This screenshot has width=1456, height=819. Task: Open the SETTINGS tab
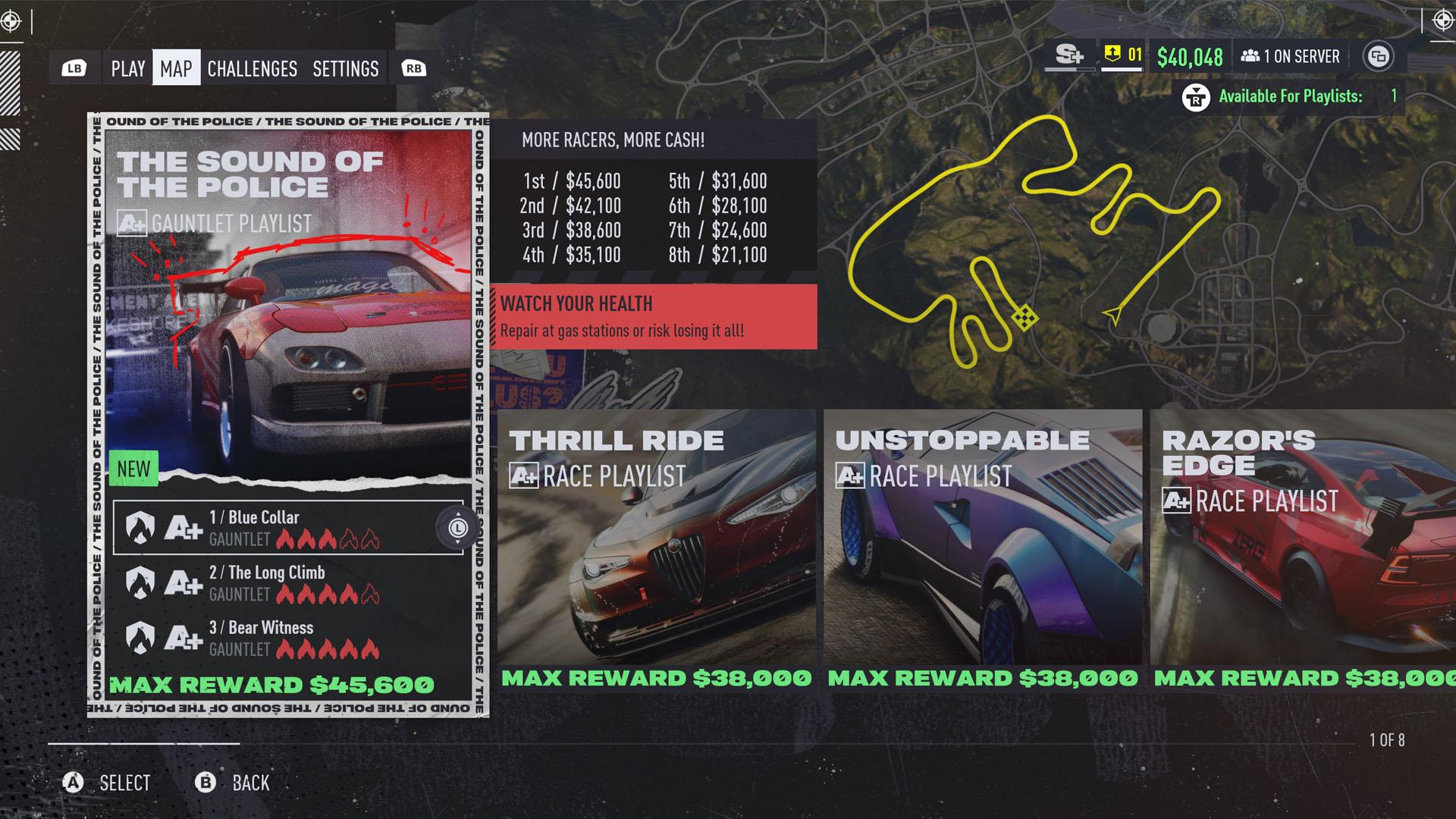(346, 69)
